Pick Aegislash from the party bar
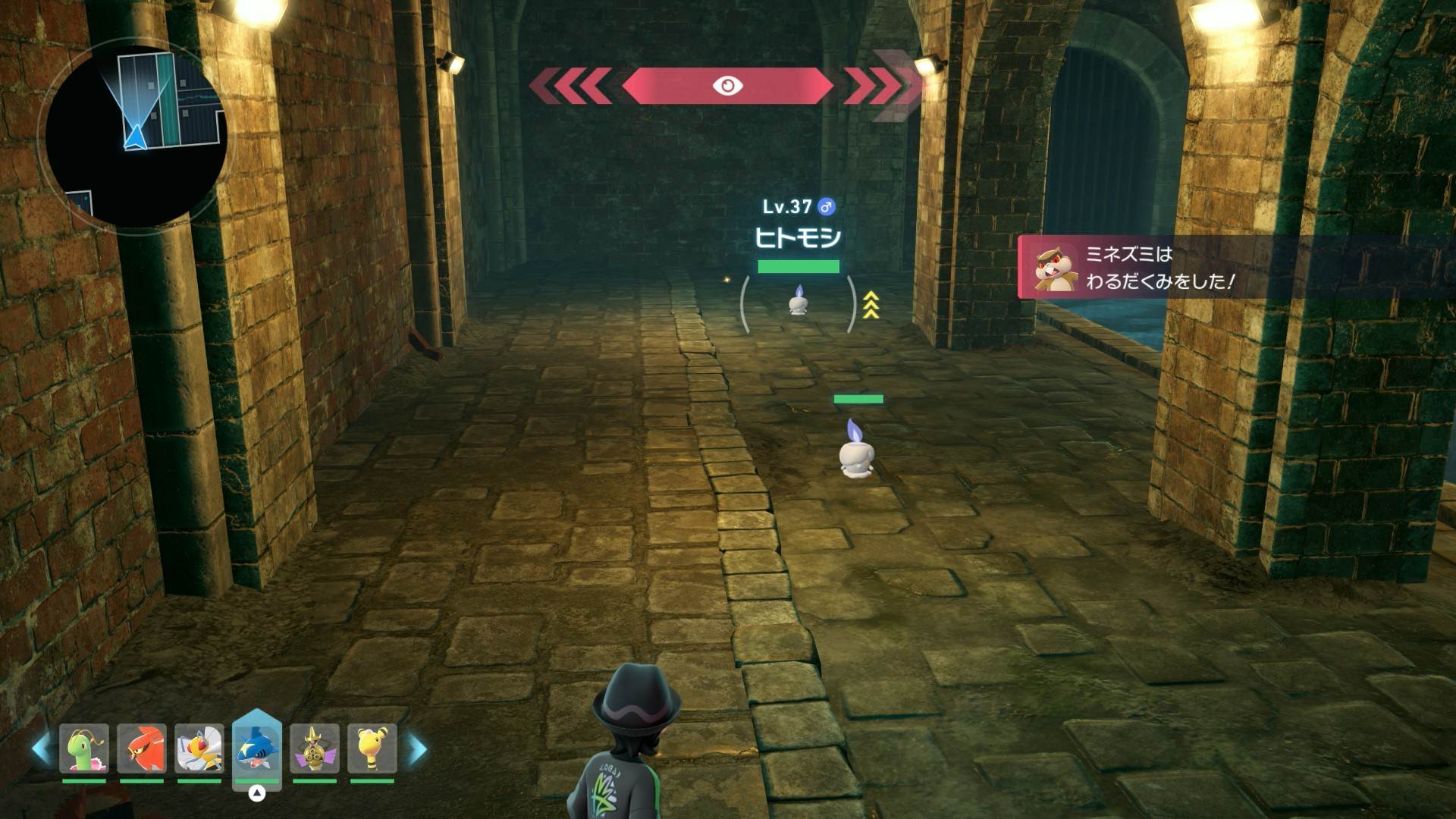The width and height of the screenshot is (1456, 819). 314,748
